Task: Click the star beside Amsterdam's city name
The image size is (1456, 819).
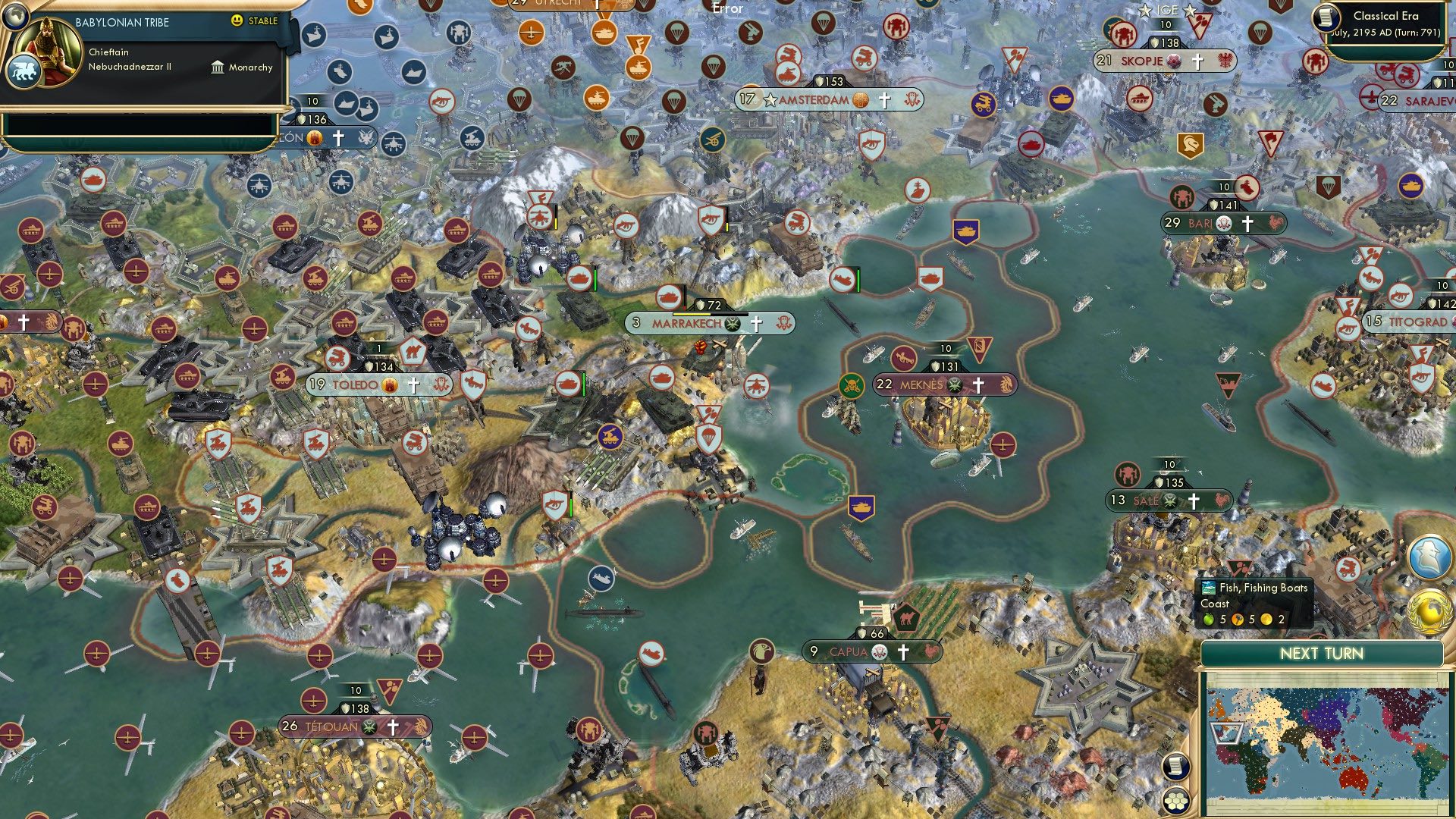Action: click(x=771, y=99)
